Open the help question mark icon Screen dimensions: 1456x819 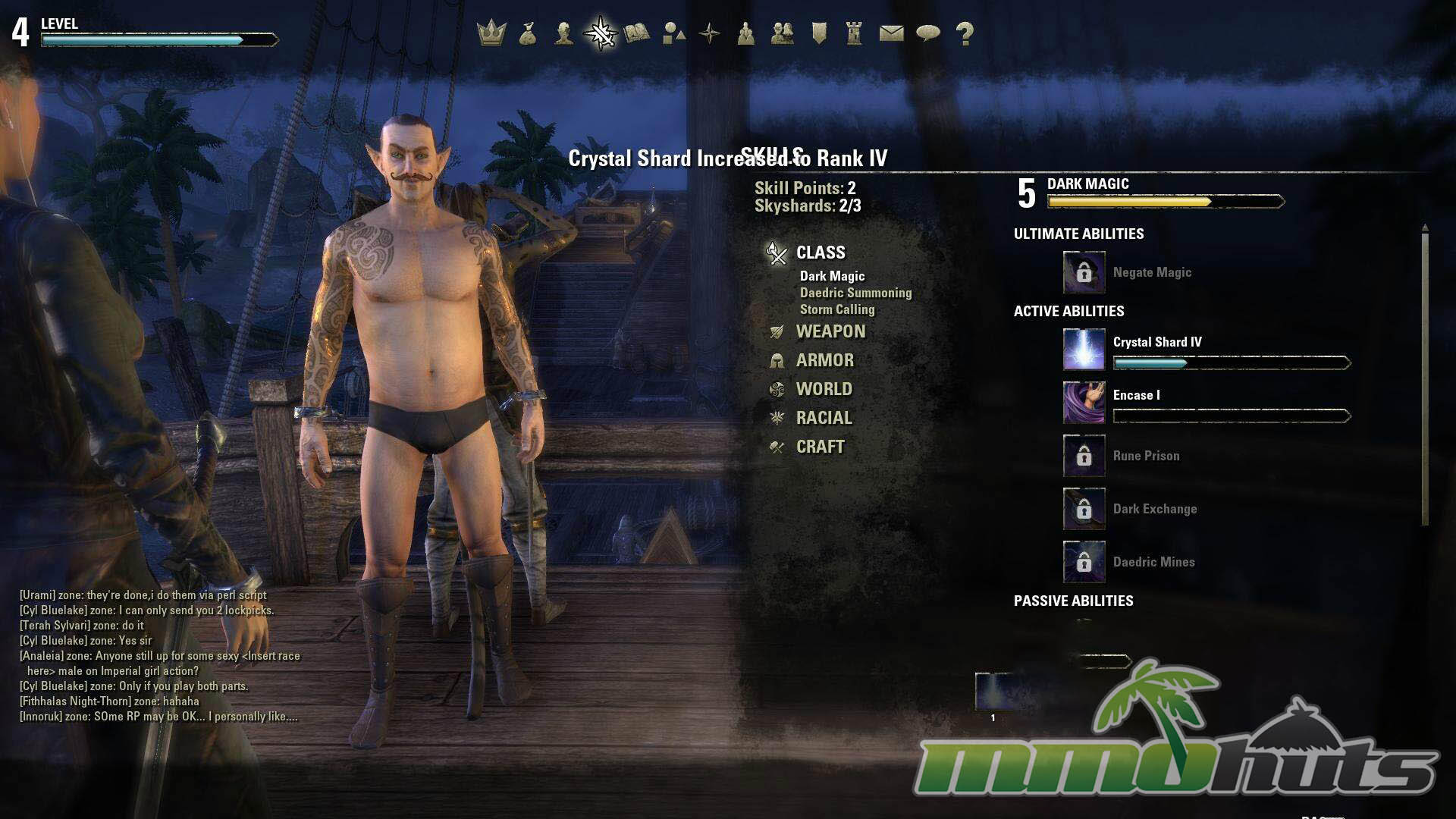pyautogui.click(x=965, y=33)
